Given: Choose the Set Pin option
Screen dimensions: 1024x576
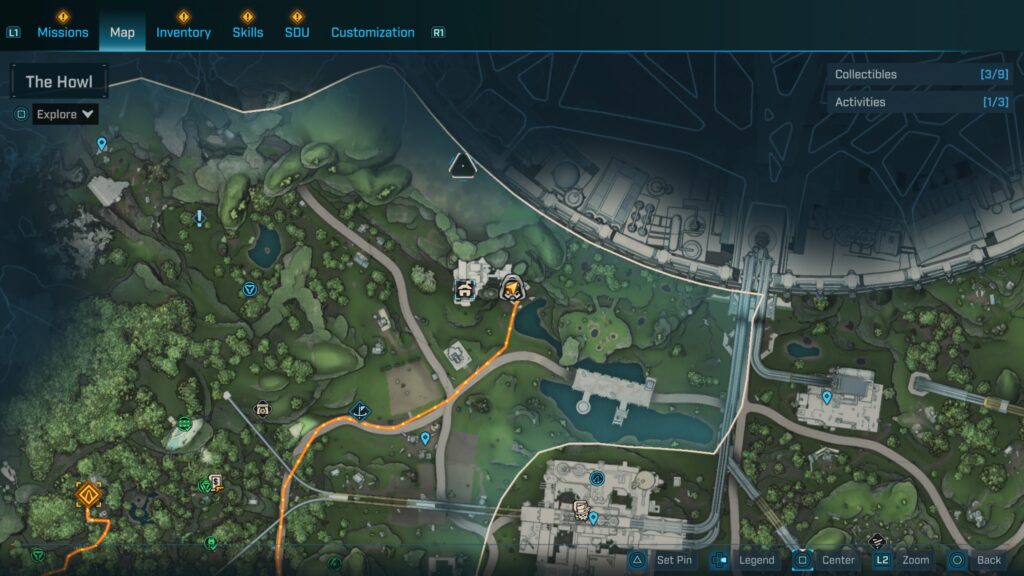Looking at the screenshot, I should coord(662,560).
